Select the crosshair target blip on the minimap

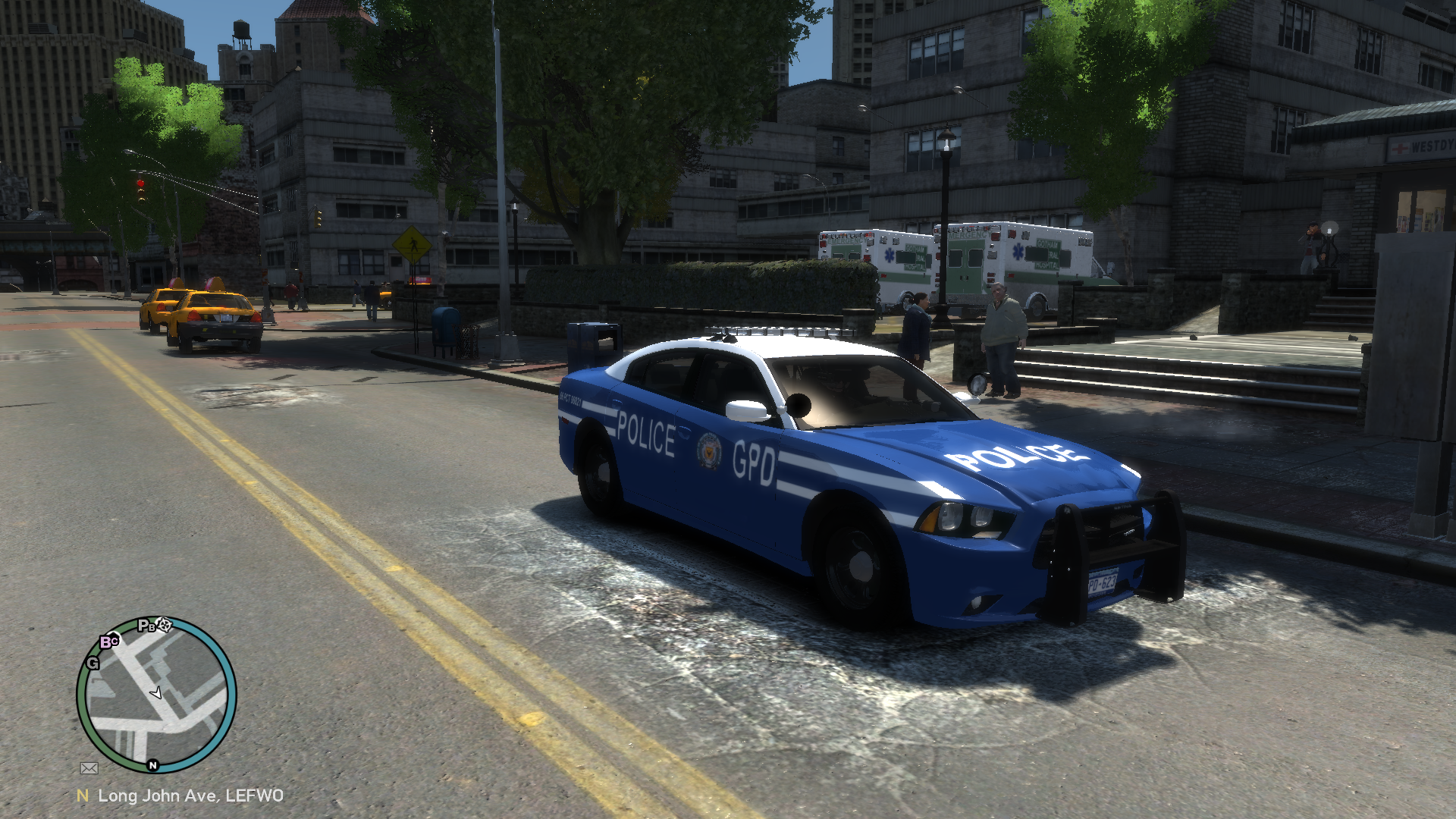165,625
